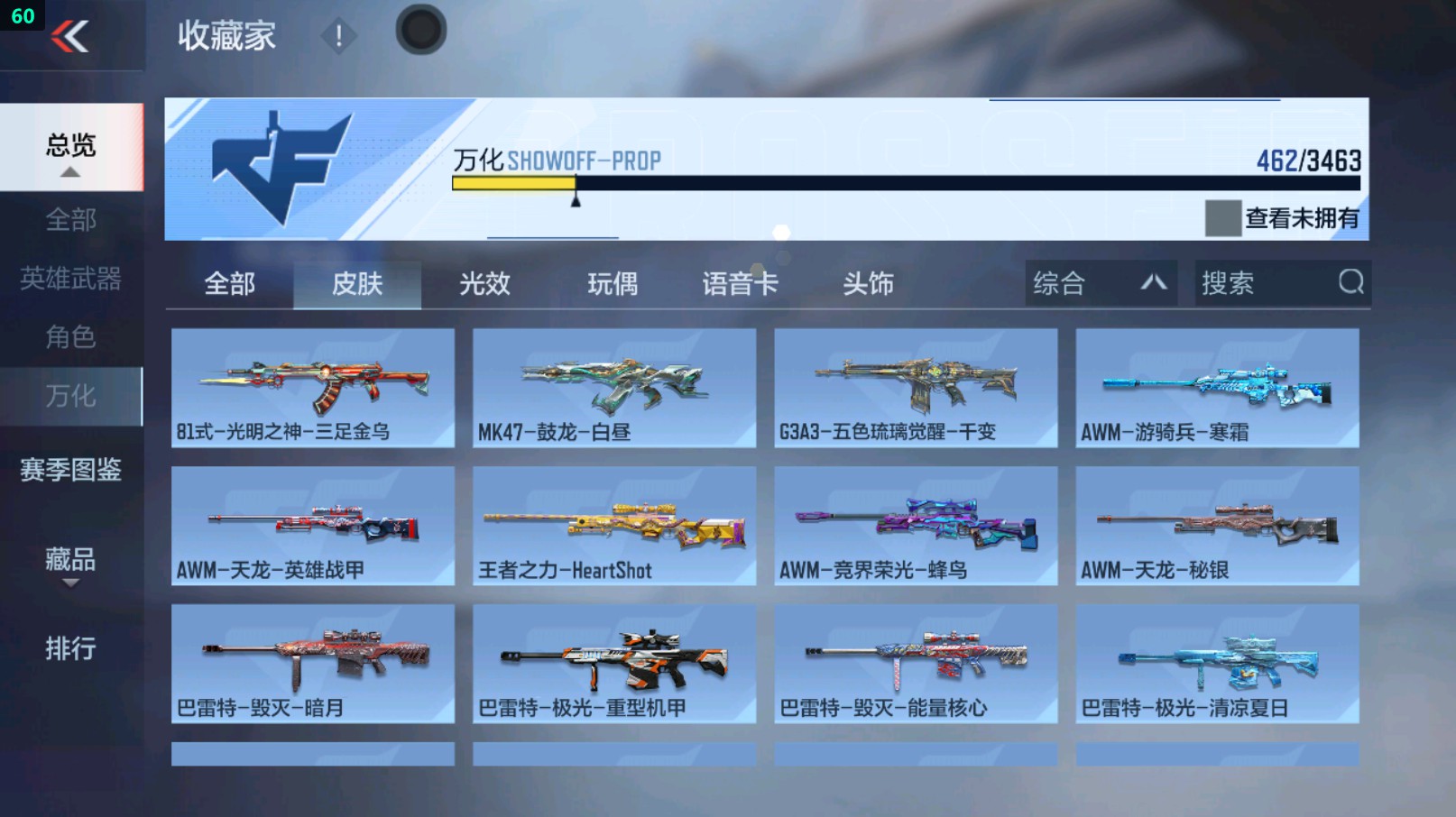The height and width of the screenshot is (817, 1456).
Task: Click the 玩偶 filter button
Action: (x=612, y=283)
